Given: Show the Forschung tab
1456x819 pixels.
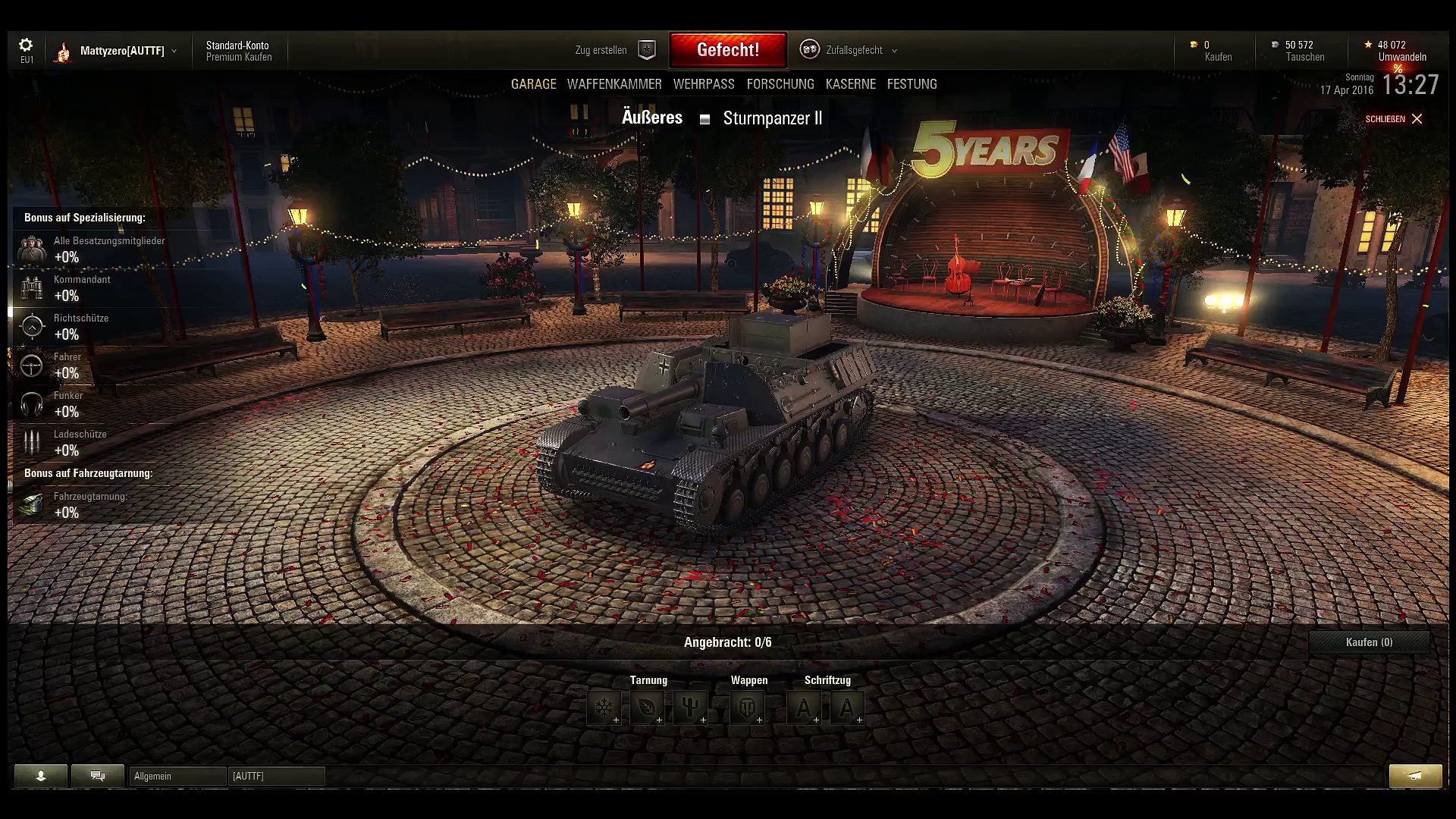Looking at the screenshot, I should (x=780, y=84).
